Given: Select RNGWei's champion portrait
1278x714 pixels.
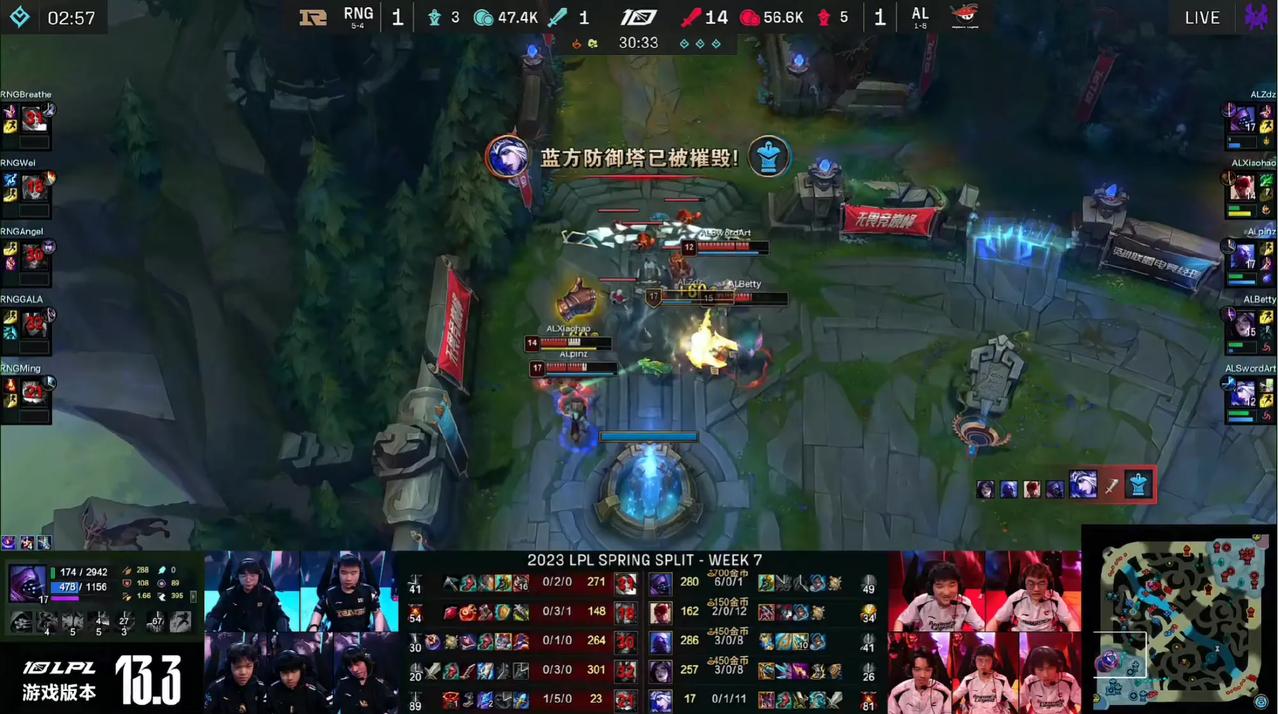Looking at the screenshot, I should [x=35, y=187].
